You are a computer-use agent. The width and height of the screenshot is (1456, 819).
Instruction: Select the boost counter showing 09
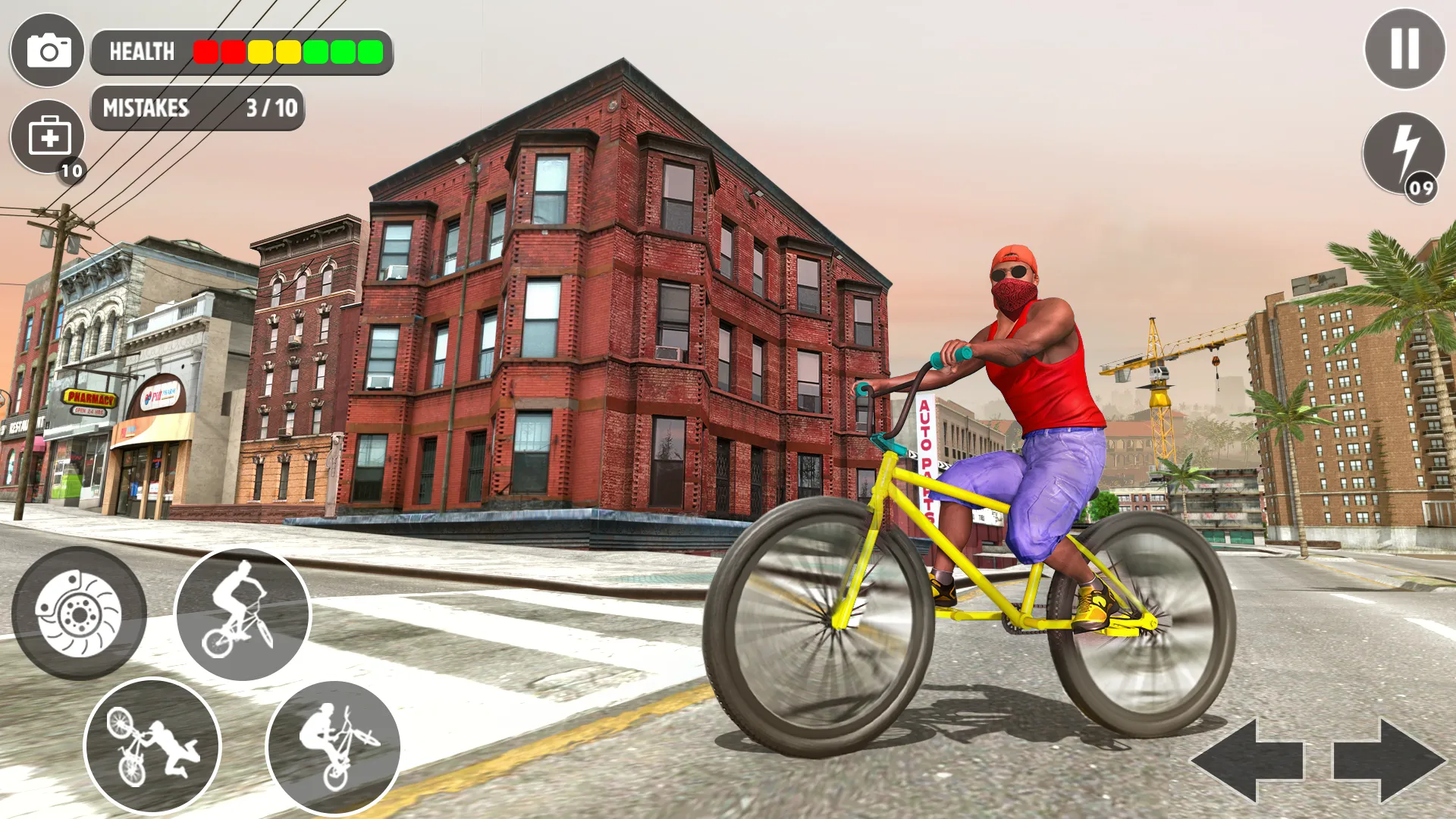coord(1421,184)
